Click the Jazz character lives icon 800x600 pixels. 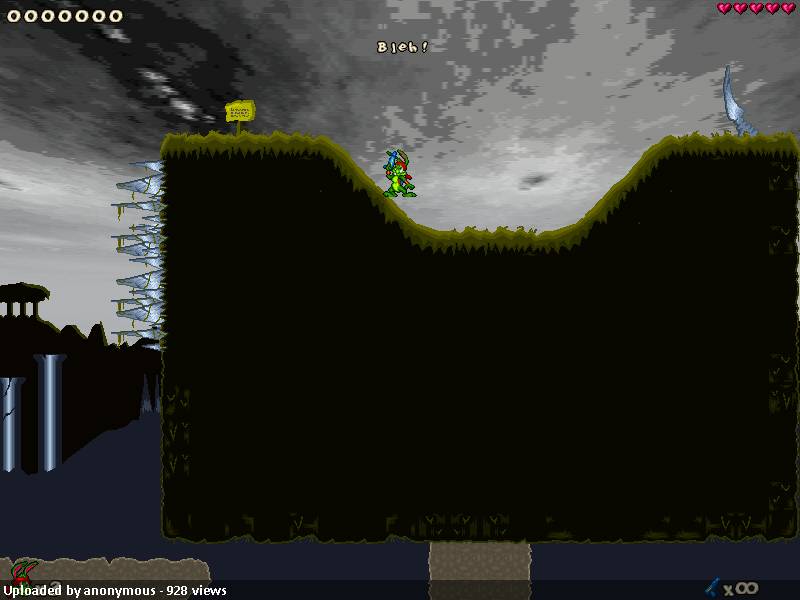tap(21, 573)
